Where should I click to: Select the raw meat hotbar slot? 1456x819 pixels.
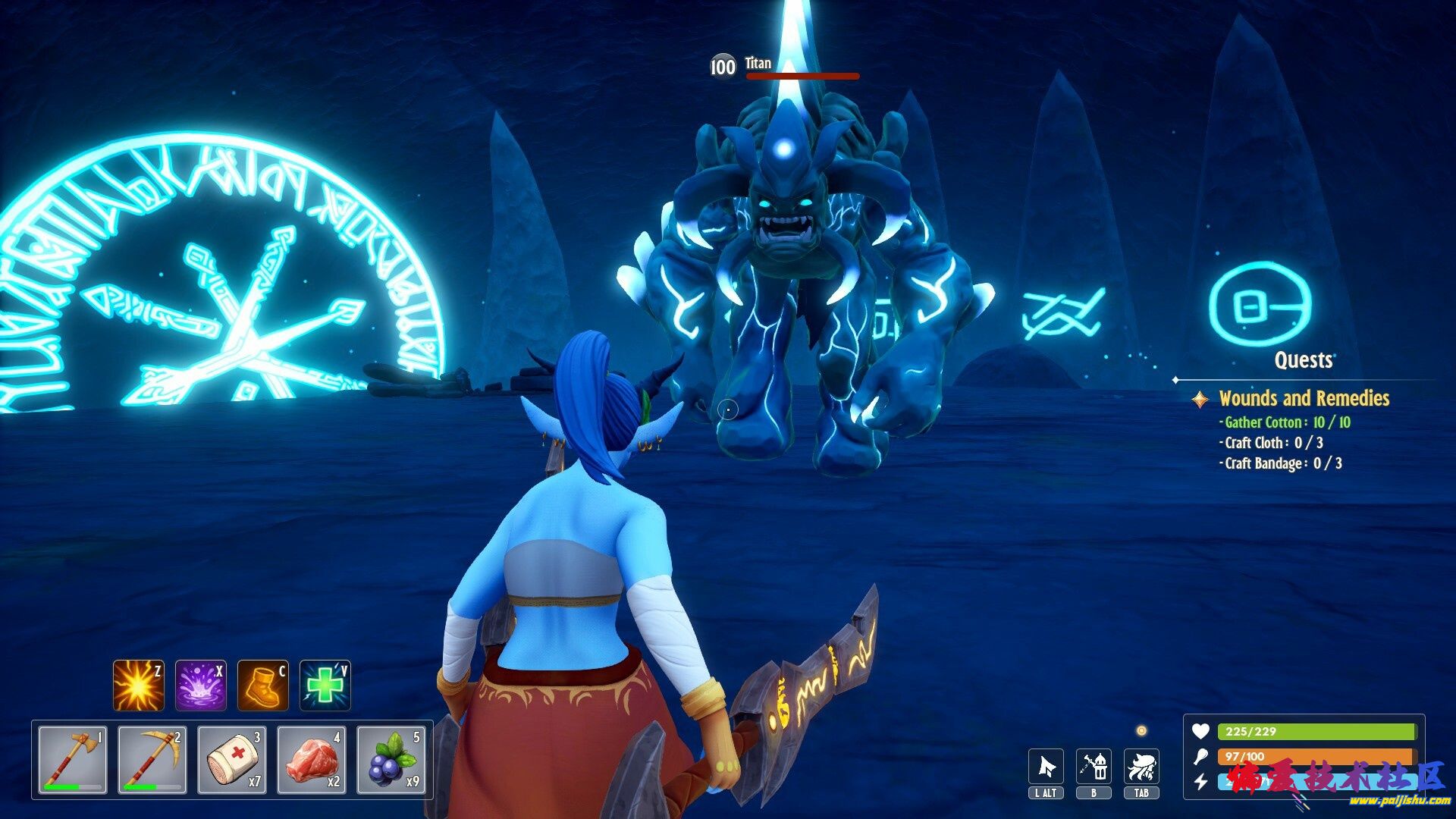pos(312,760)
